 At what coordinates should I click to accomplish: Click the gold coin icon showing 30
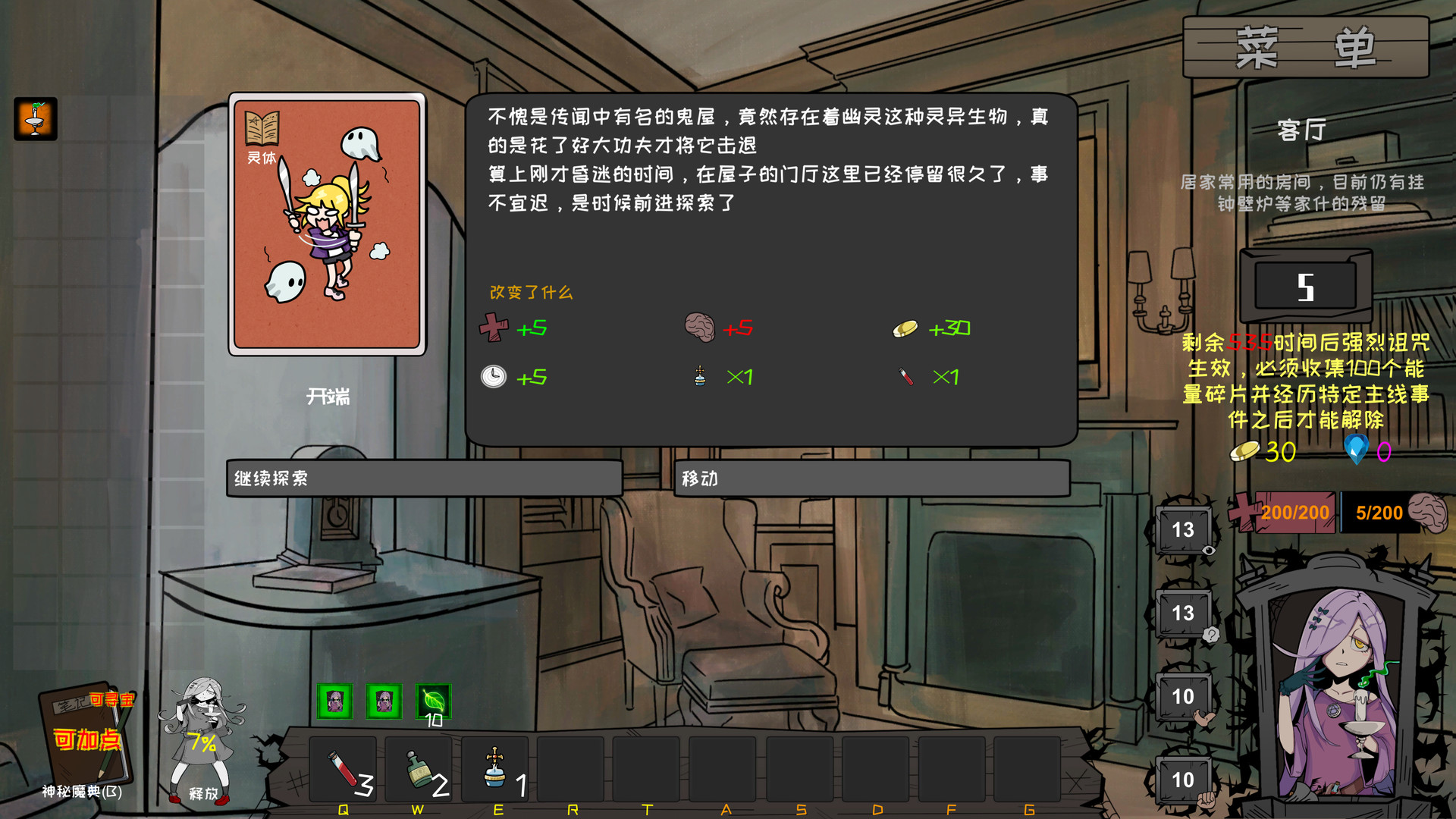click(1244, 453)
